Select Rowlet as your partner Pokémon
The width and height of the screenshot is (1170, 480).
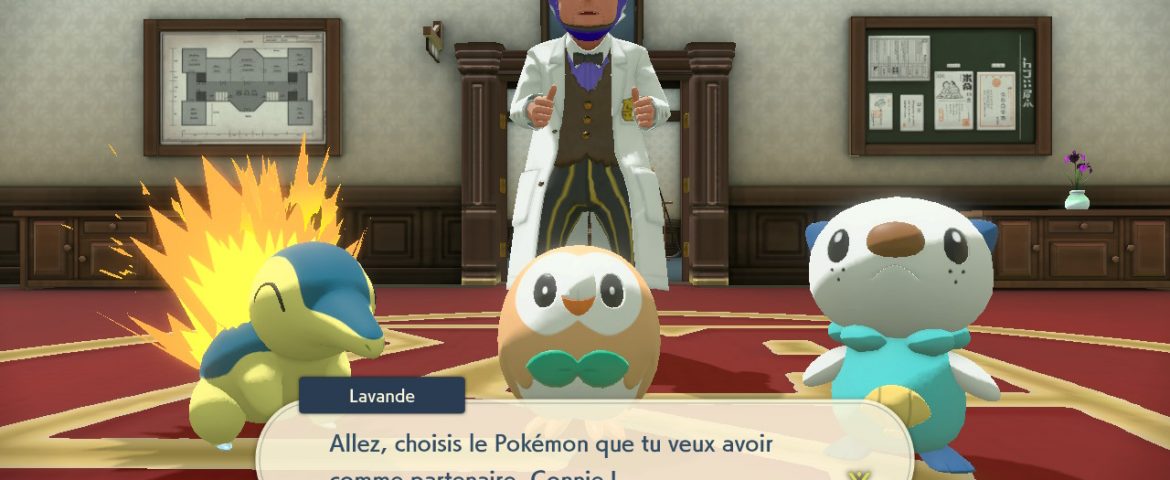tap(577, 320)
